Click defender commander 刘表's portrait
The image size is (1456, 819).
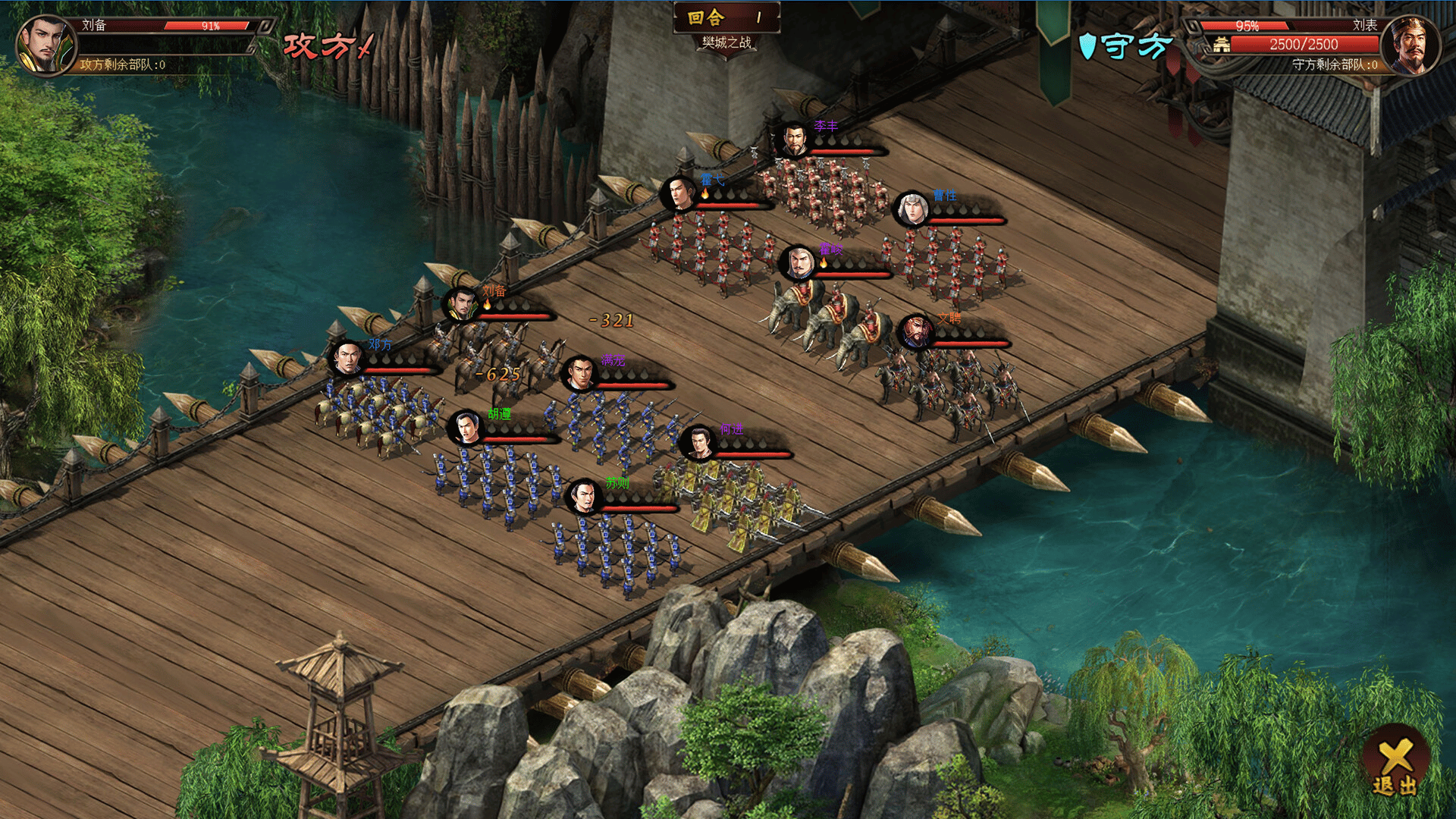tap(1410, 45)
